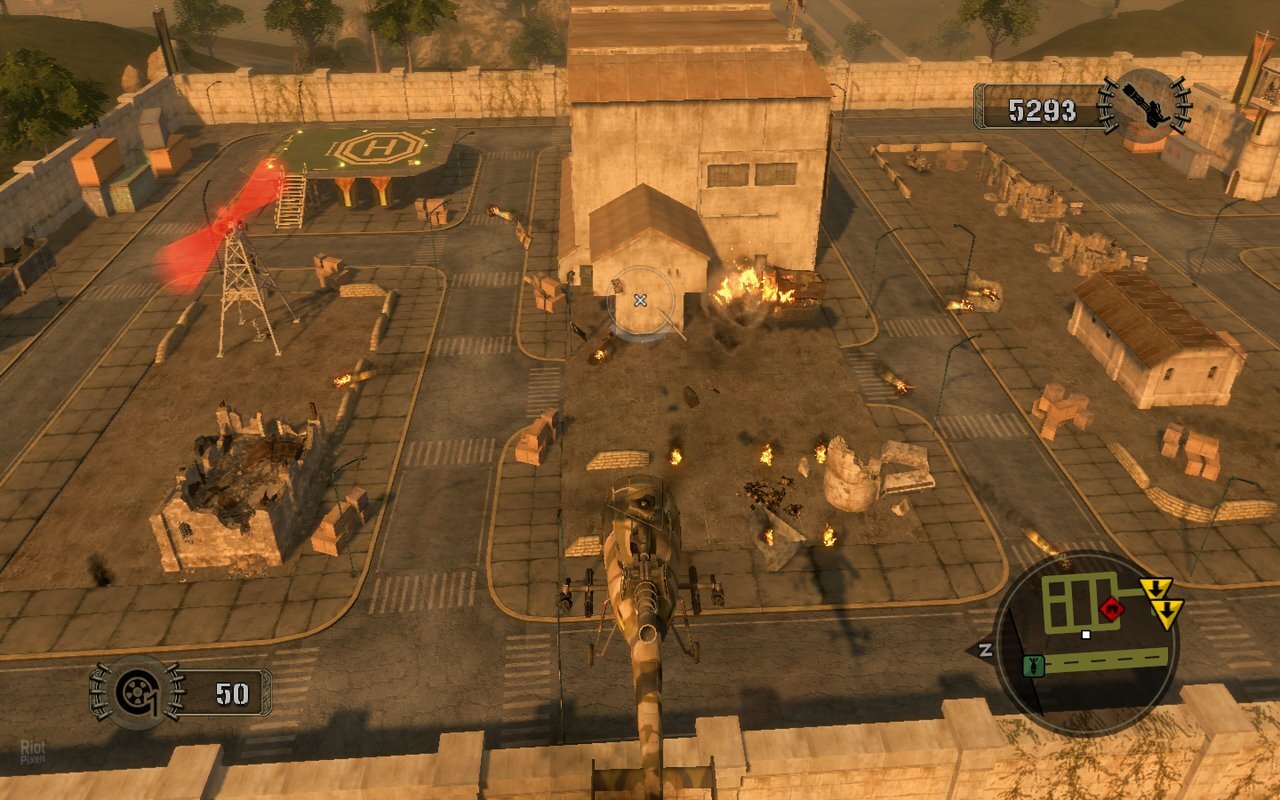Click the winch icon beside 50

click(136, 692)
